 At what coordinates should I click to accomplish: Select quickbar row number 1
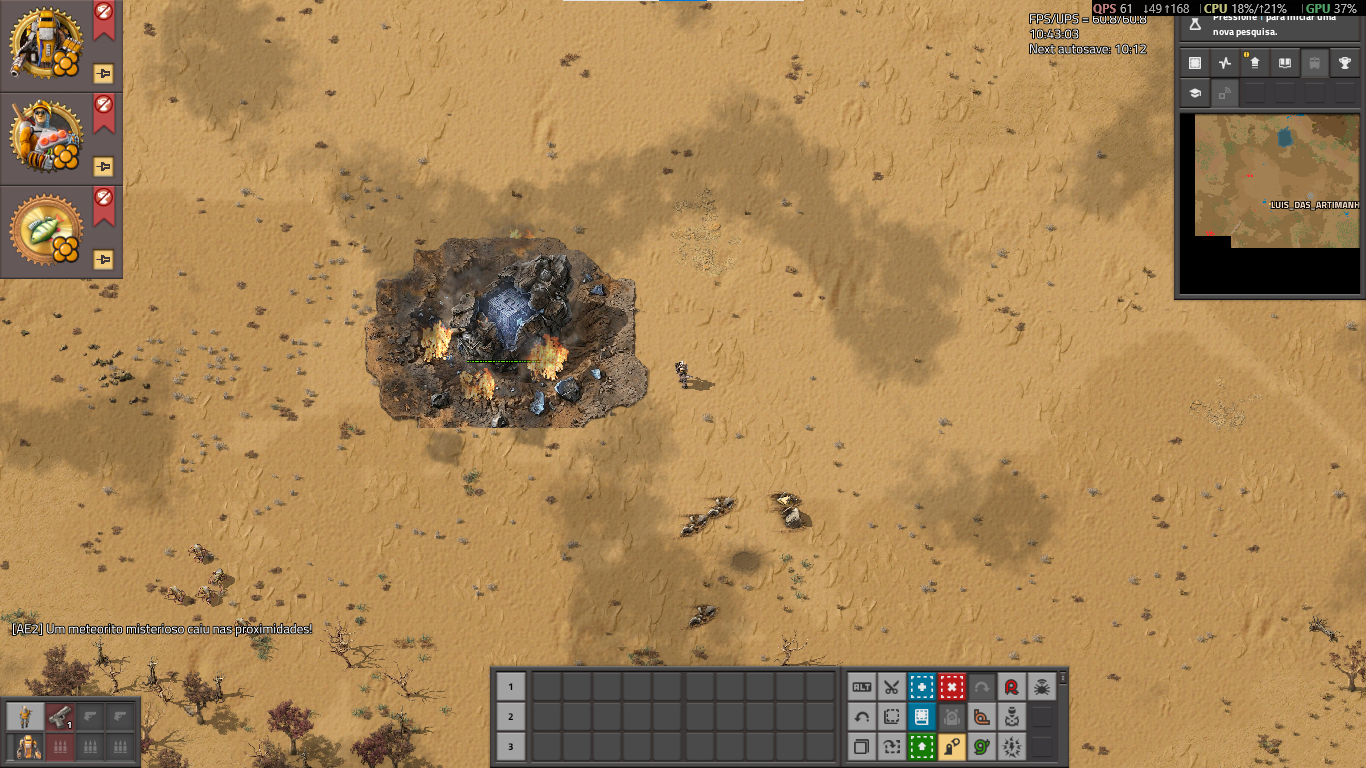click(511, 687)
